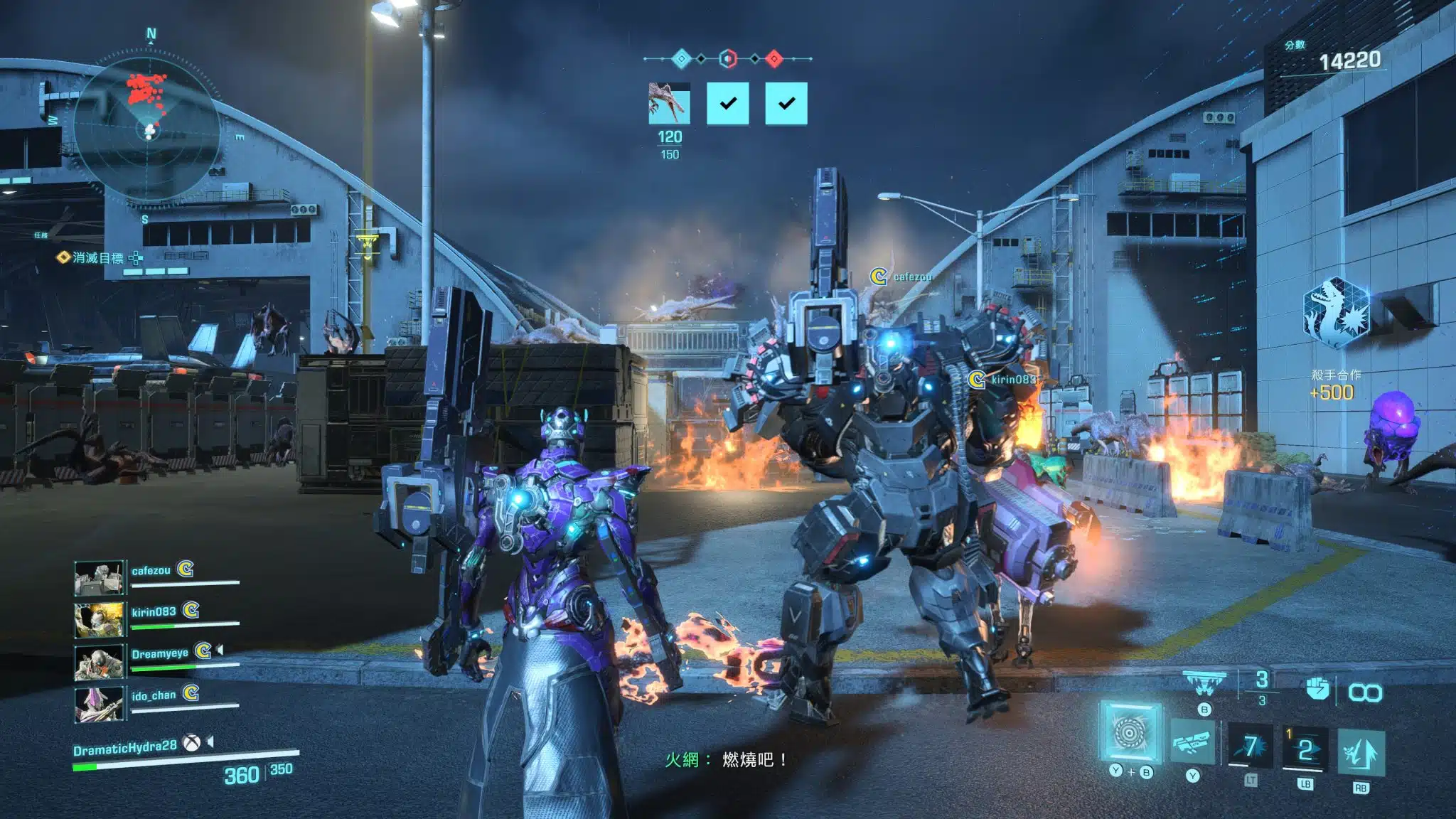Image resolution: width=1456 pixels, height=819 pixels.
Task: Click the speaker icon next to Dreamyeye
Action: tap(220, 650)
